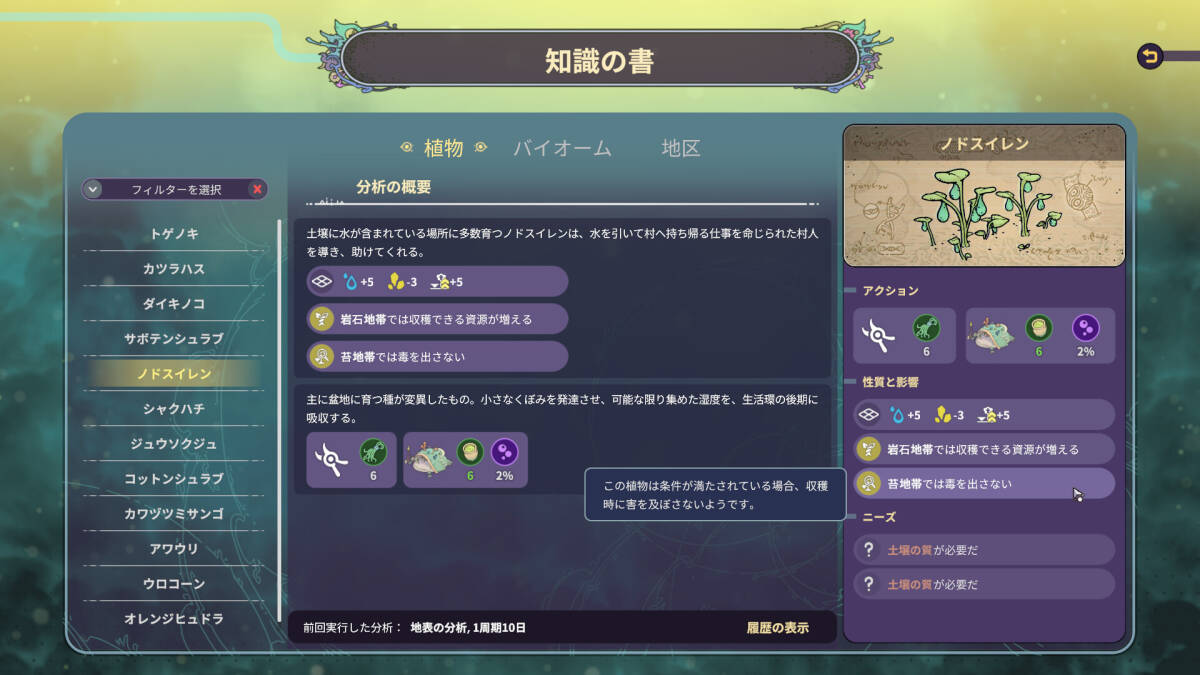
Task: Choose the アワウリ plant entry
Action: click(x=174, y=549)
